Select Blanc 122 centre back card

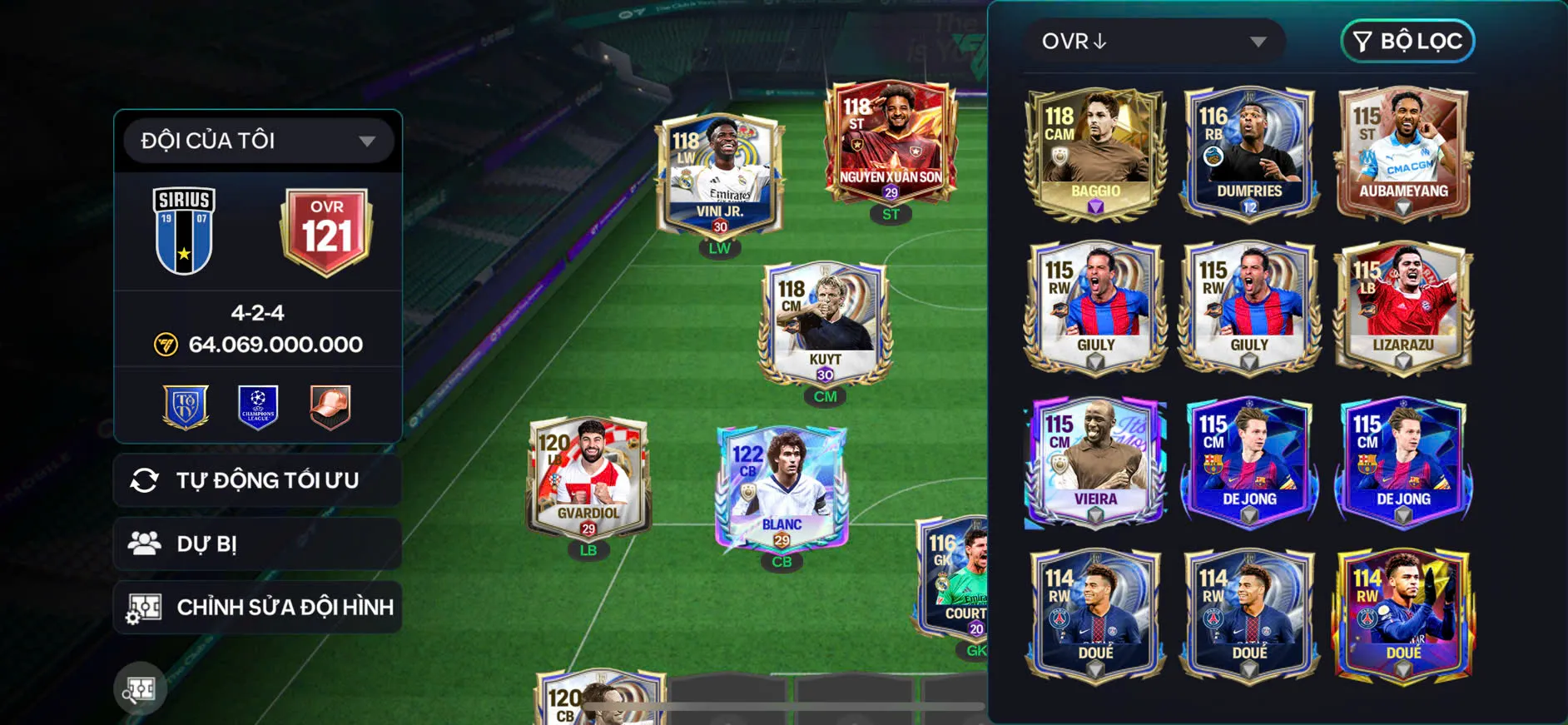point(782,488)
